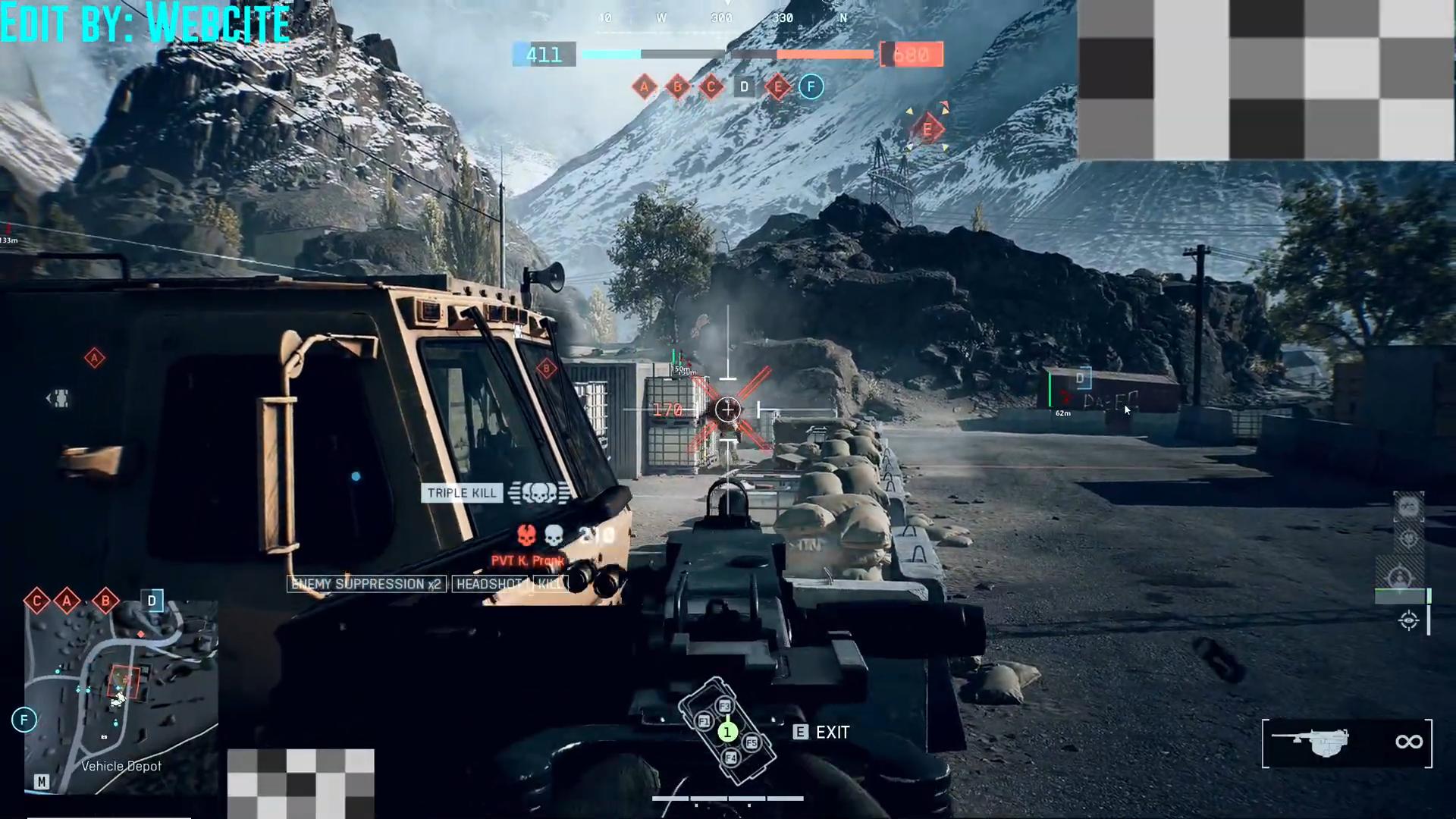The image size is (1456, 819).
Task: Choose objective C in the capture-point status row
Action: (711, 87)
